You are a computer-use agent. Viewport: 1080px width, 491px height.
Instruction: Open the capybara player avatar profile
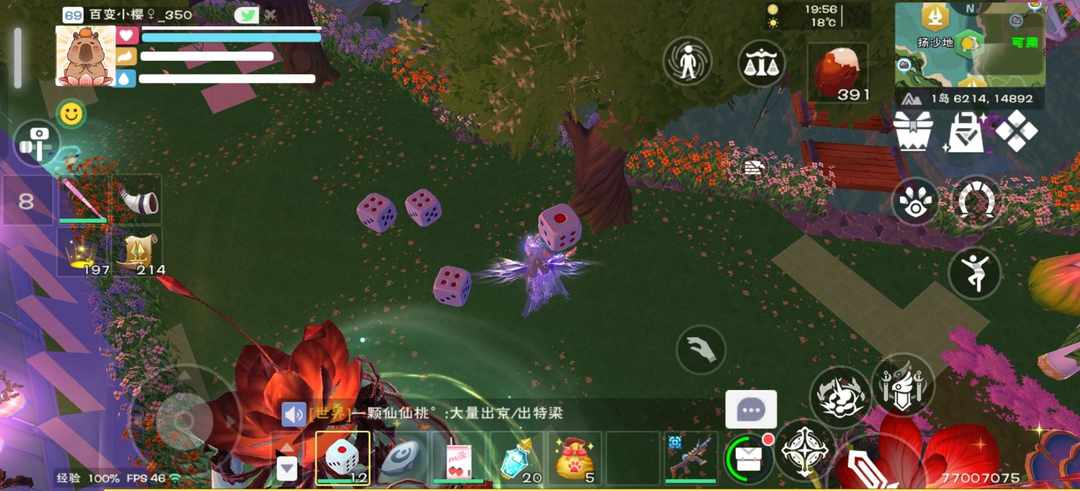click(85, 56)
